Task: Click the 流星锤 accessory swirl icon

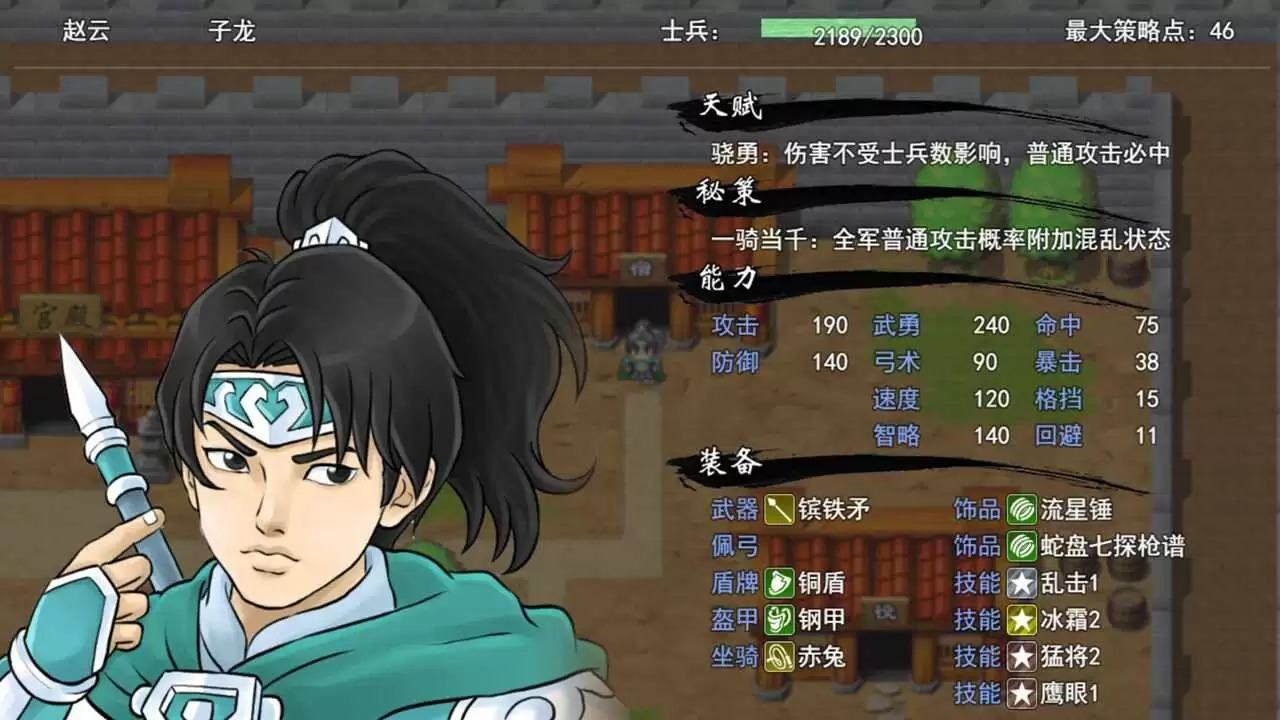Action: [1022, 509]
